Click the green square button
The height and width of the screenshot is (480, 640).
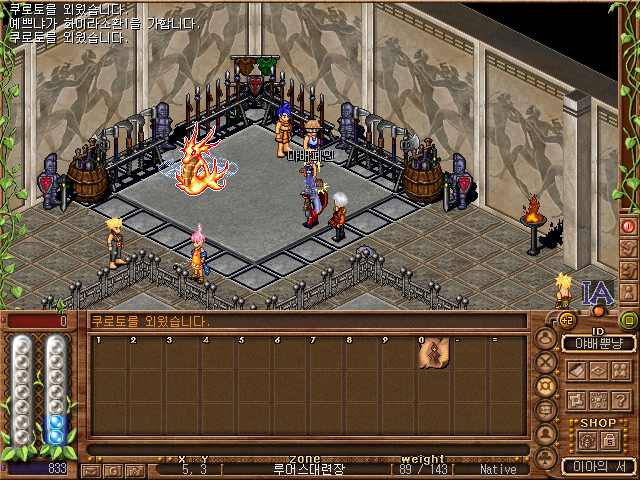point(629,320)
